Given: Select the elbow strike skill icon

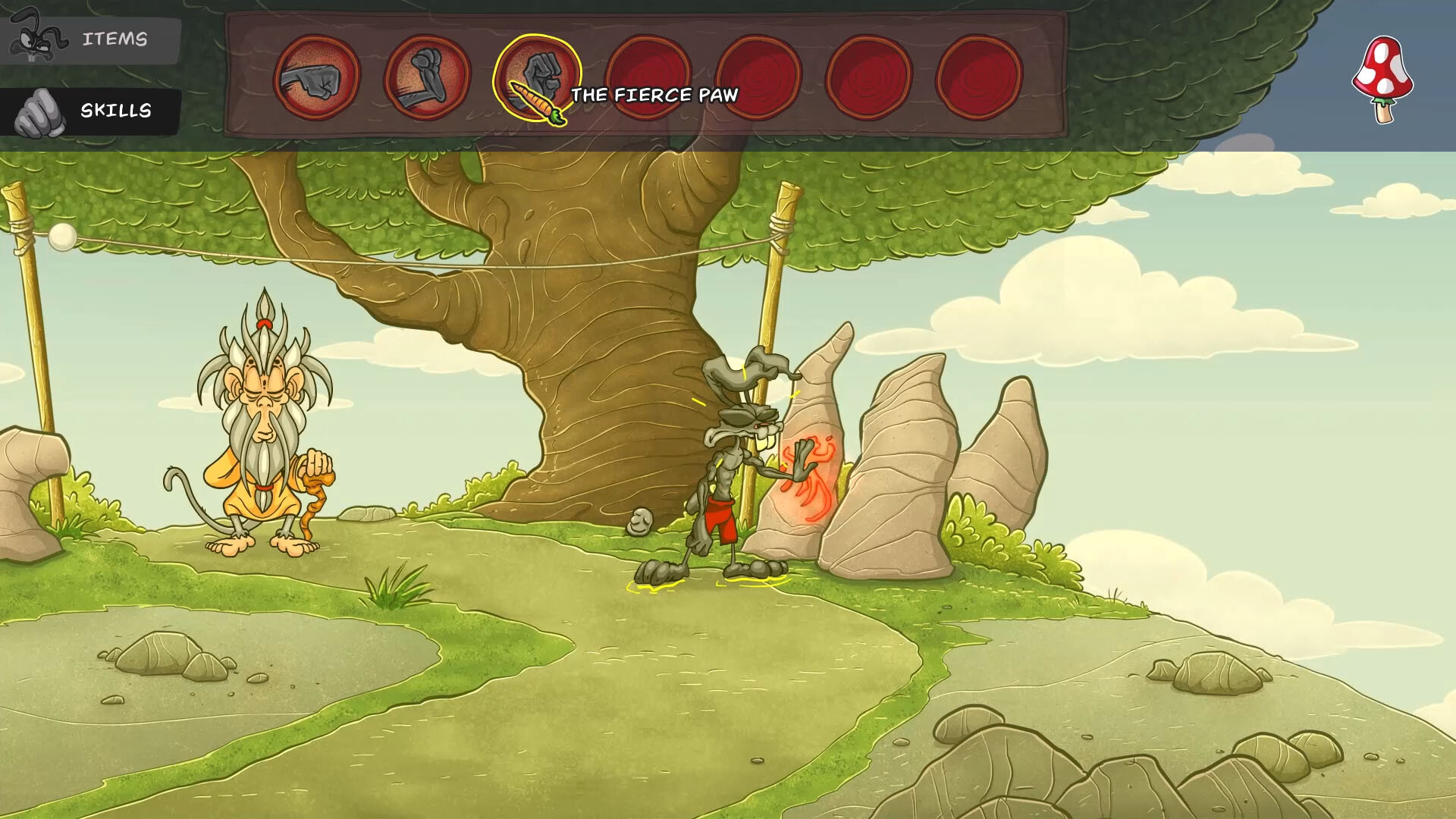Looking at the screenshot, I should (425, 76).
